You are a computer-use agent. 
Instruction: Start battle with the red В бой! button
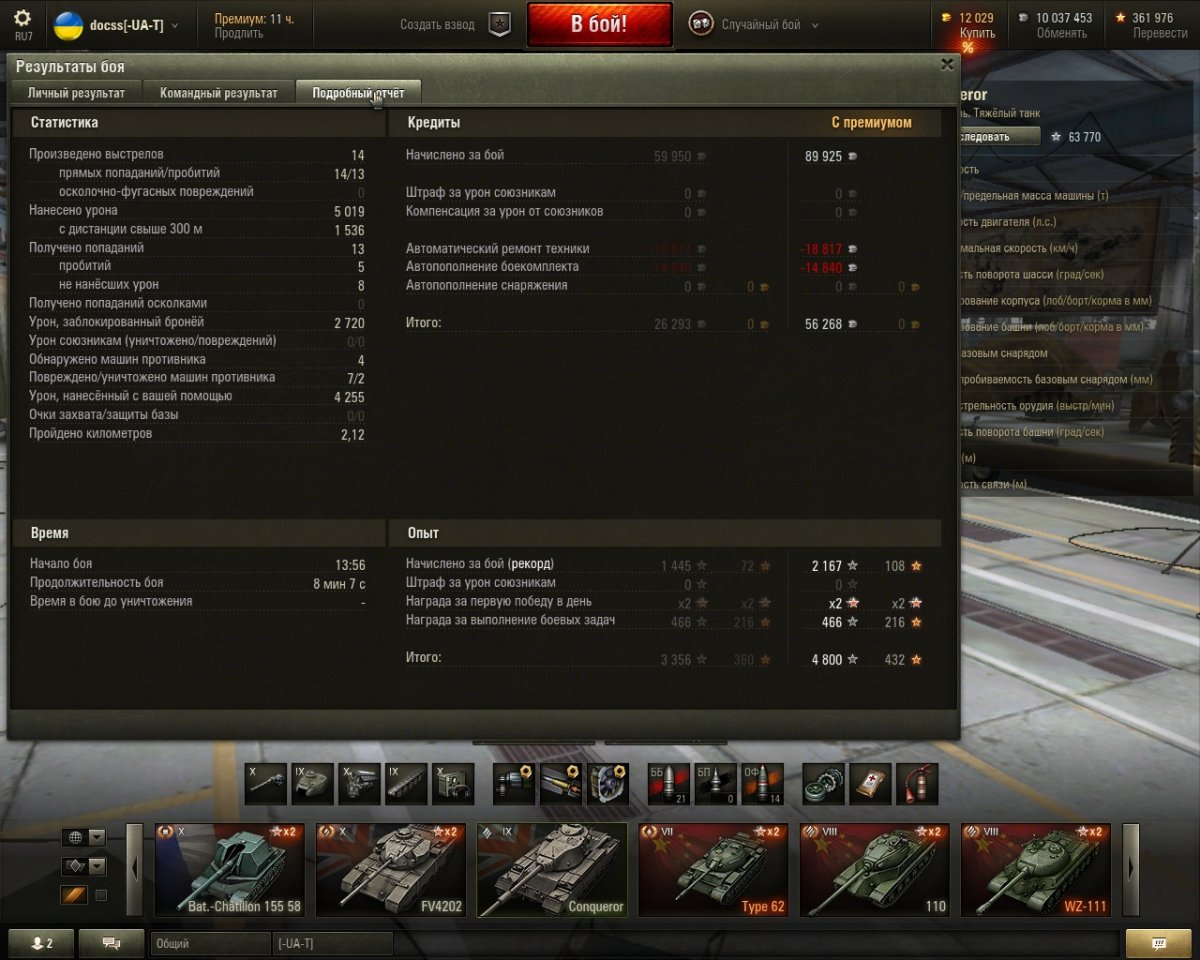click(599, 24)
